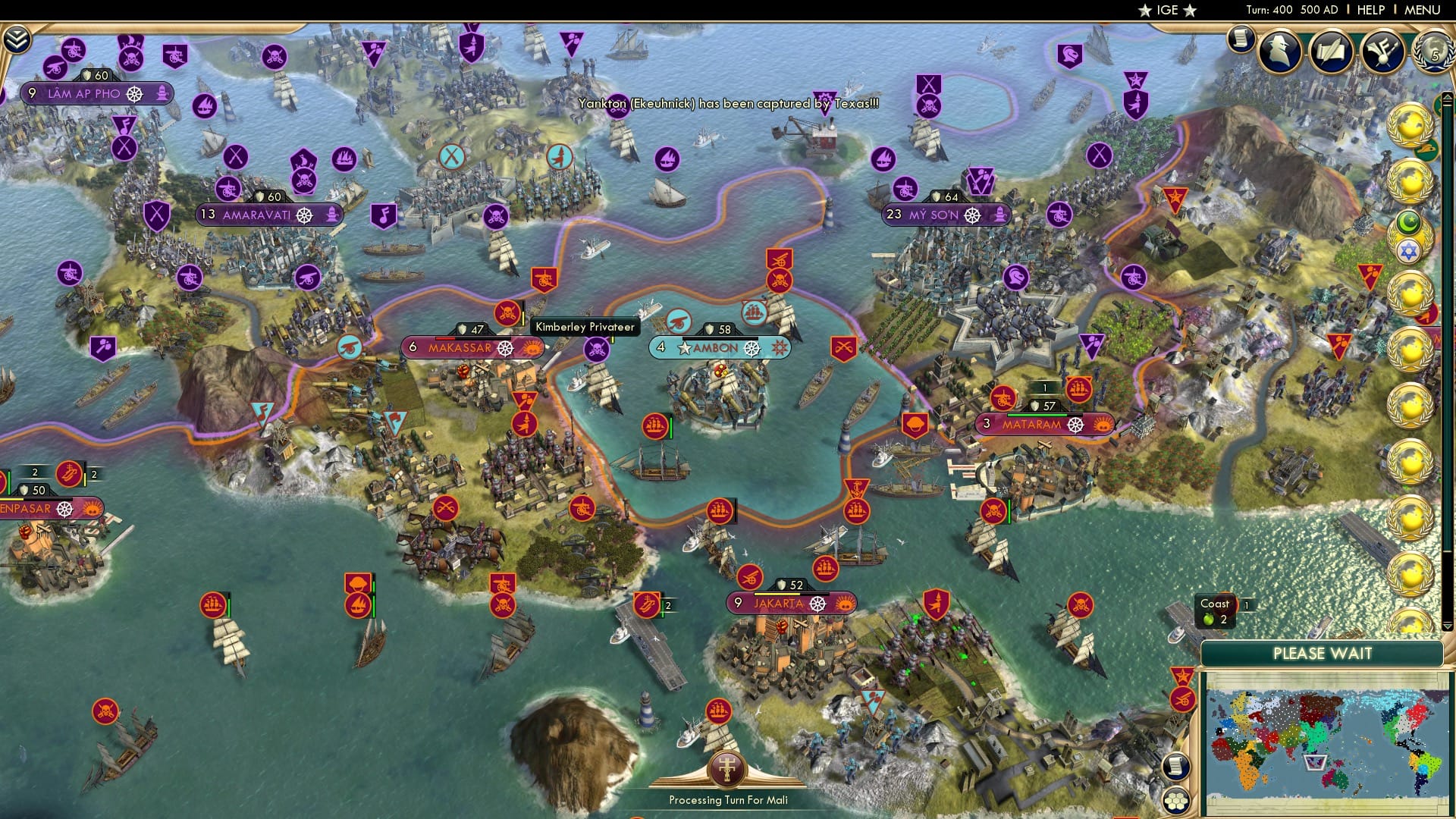1456x819 pixels.
Task: Click the production wheel on Makassar's banner
Action: [x=507, y=348]
